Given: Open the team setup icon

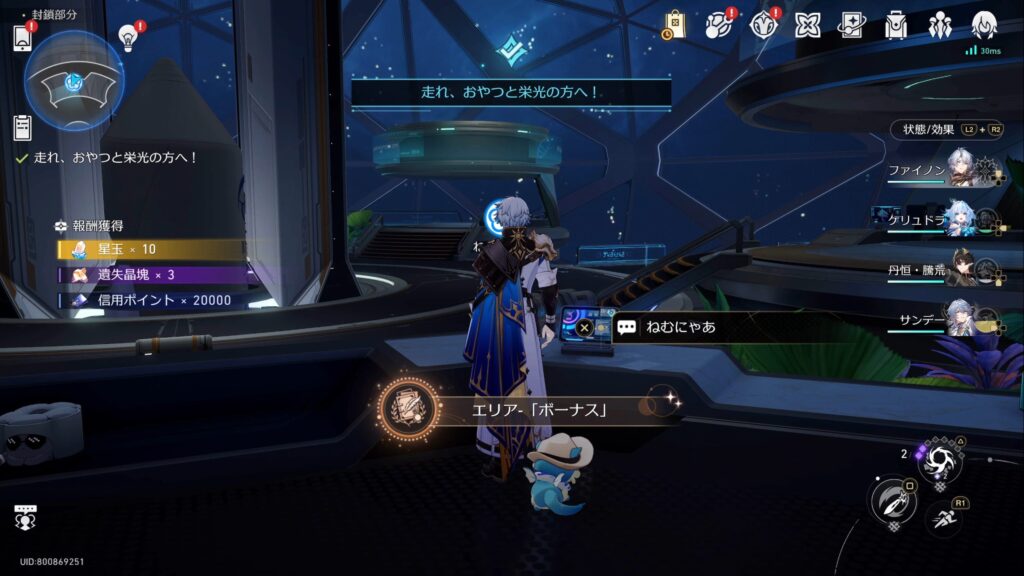Looking at the screenshot, I should [939, 25].
